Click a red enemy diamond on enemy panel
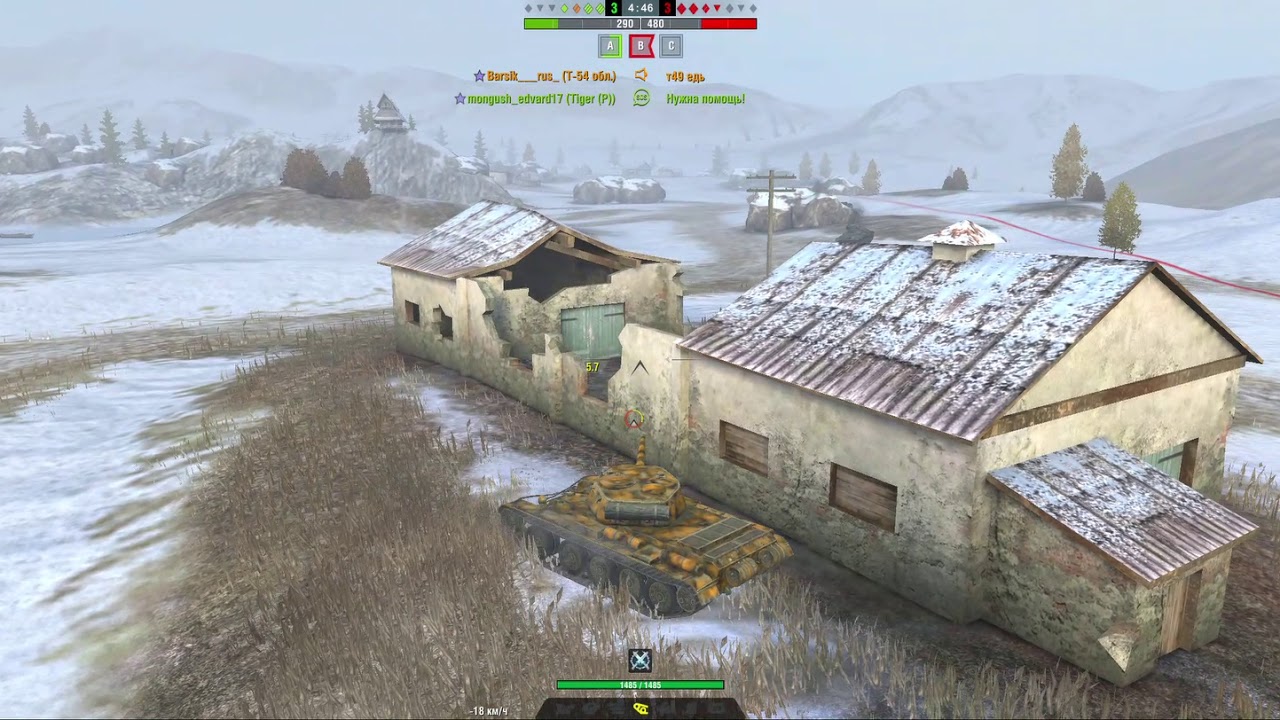 pyautogui.click(x=682, y=8)
